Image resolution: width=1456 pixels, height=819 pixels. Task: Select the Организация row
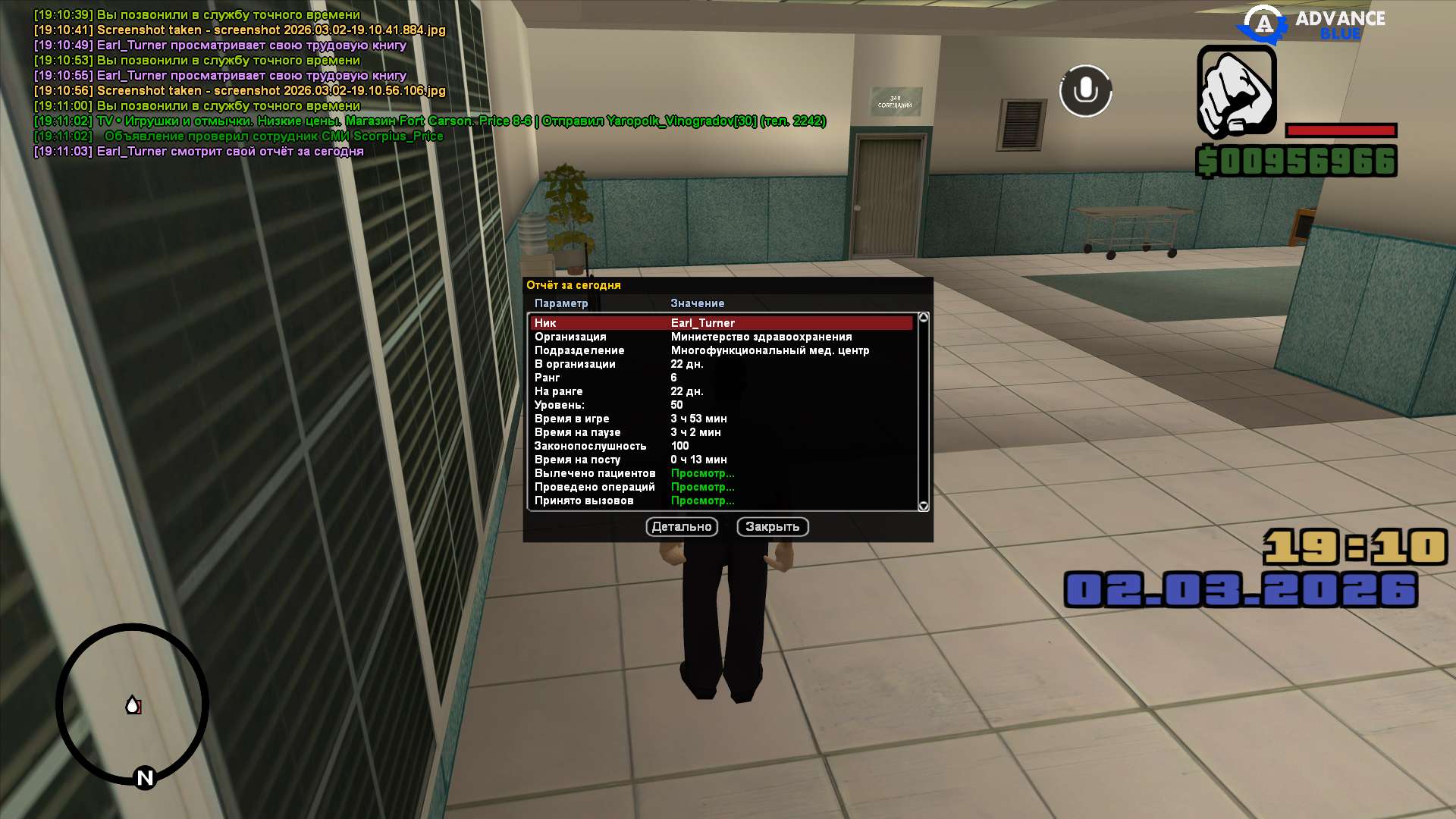point(720,337)
